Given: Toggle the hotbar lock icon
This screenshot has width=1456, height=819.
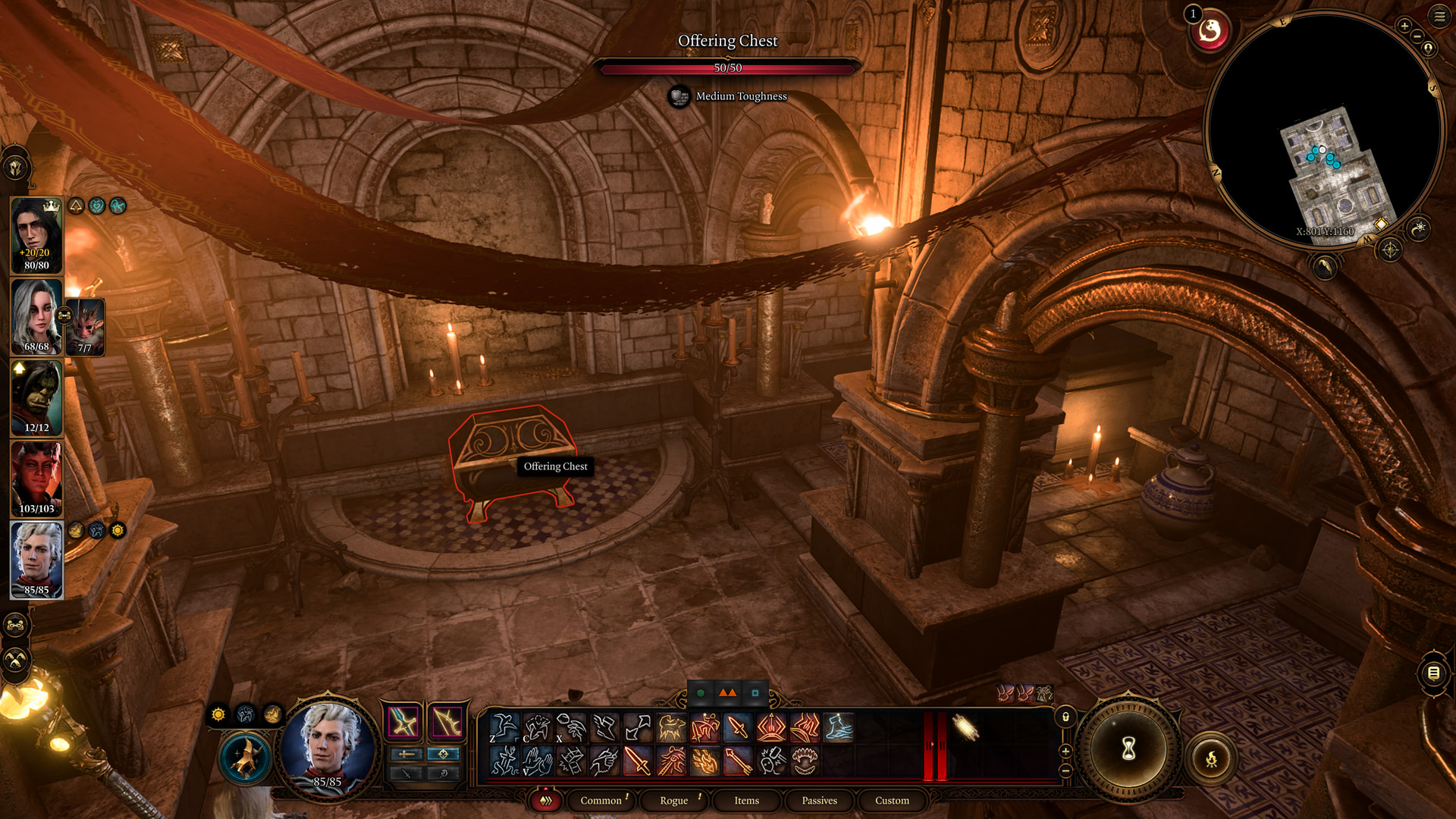Looking at the screenshot, I should pos(1065,717).
